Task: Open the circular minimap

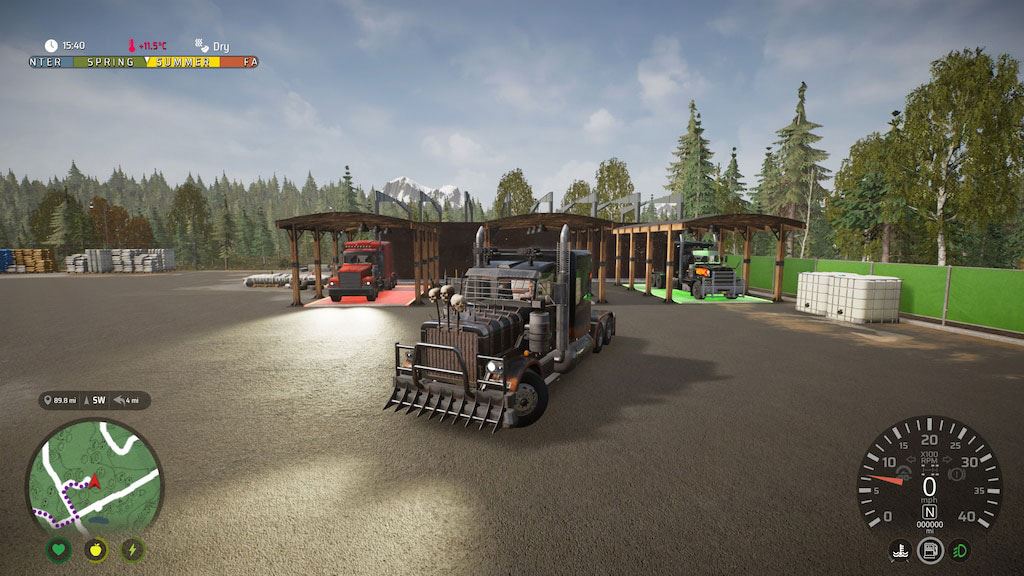Action: tap(94, 475)
